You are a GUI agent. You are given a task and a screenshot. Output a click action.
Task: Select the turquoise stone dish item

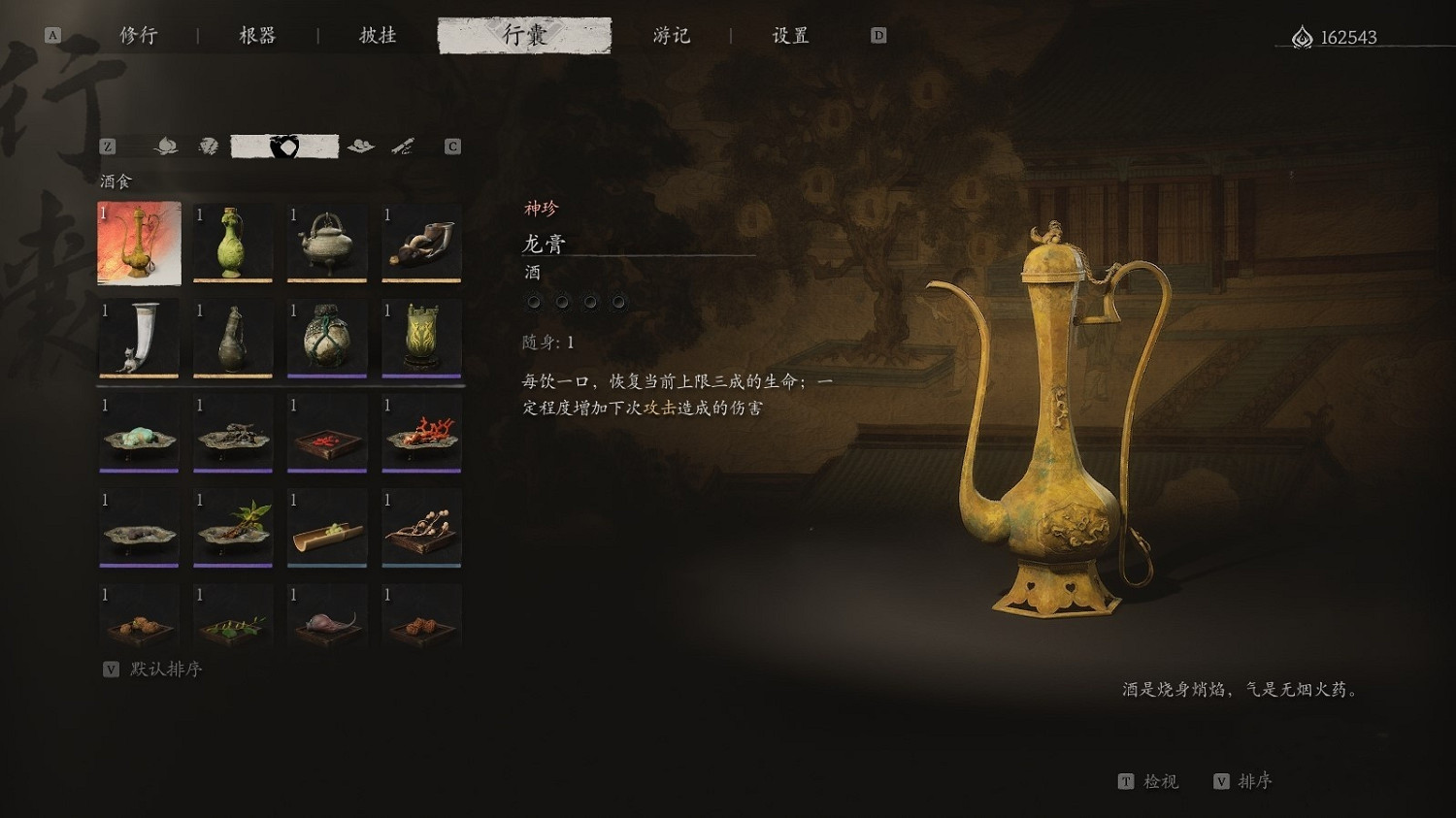[138, 434]
